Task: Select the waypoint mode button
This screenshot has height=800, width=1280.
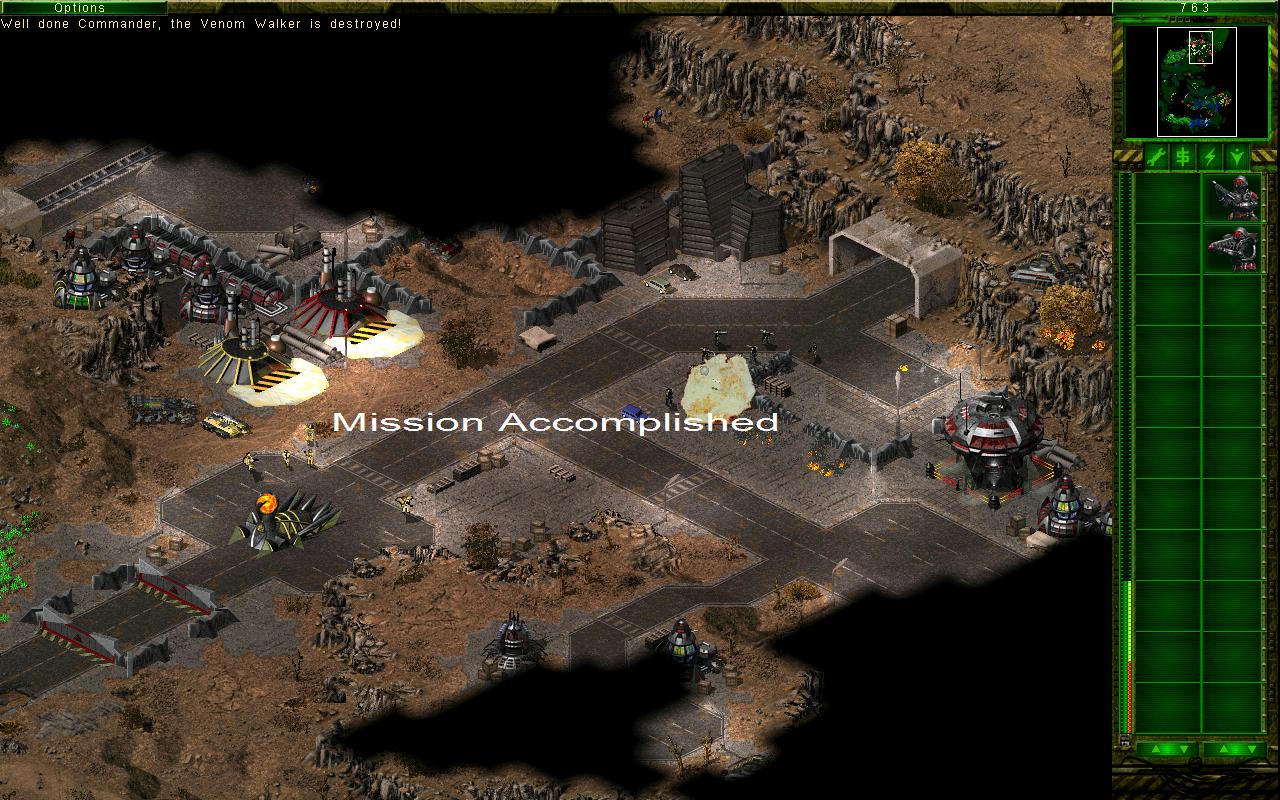Action: coord(1237,157)
